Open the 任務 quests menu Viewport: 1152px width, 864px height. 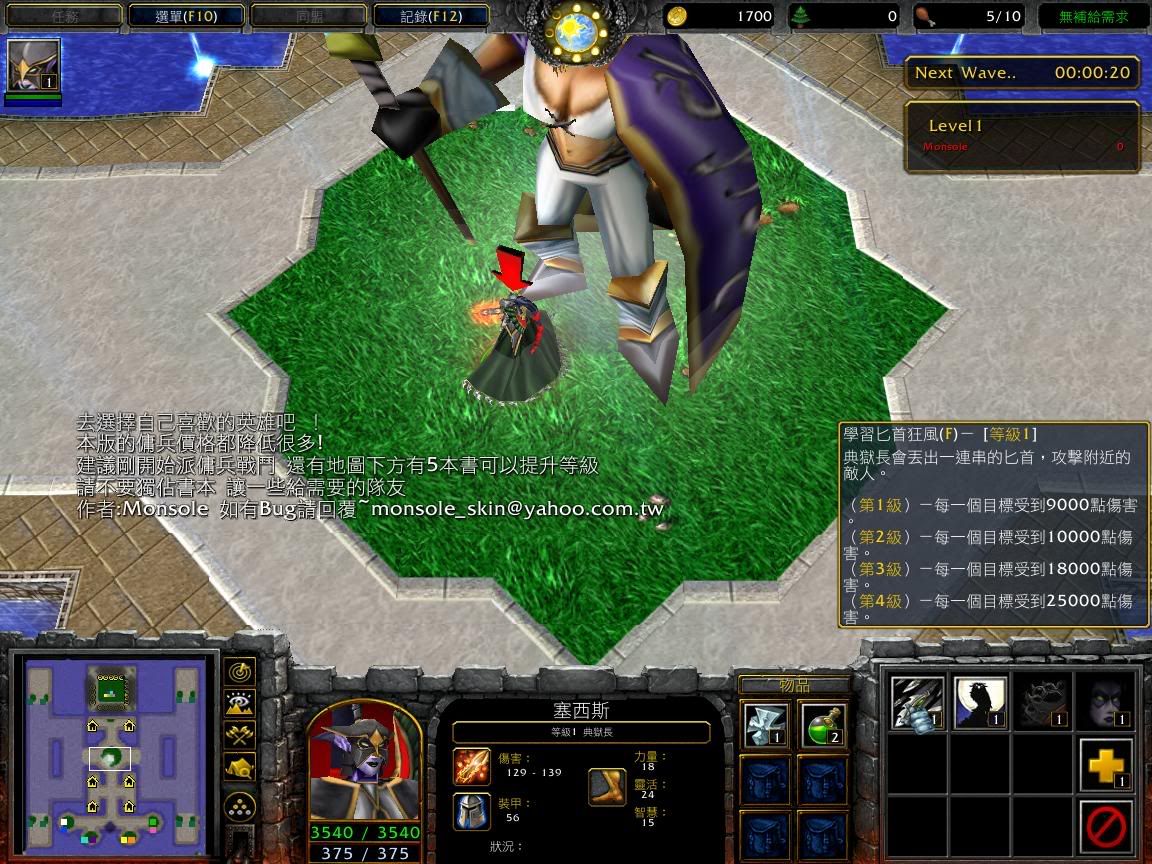click(x=62, y=16)
